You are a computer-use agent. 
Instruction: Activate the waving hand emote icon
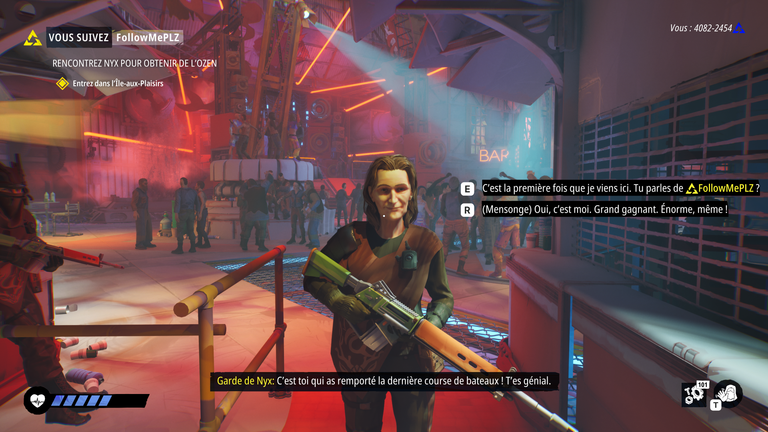[x=727, y=393]
